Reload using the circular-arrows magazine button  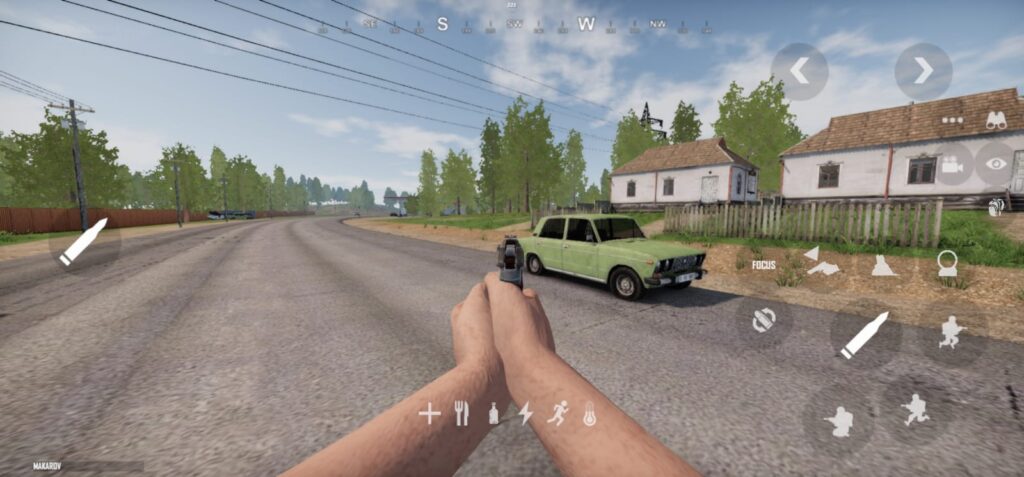(764, 319)
